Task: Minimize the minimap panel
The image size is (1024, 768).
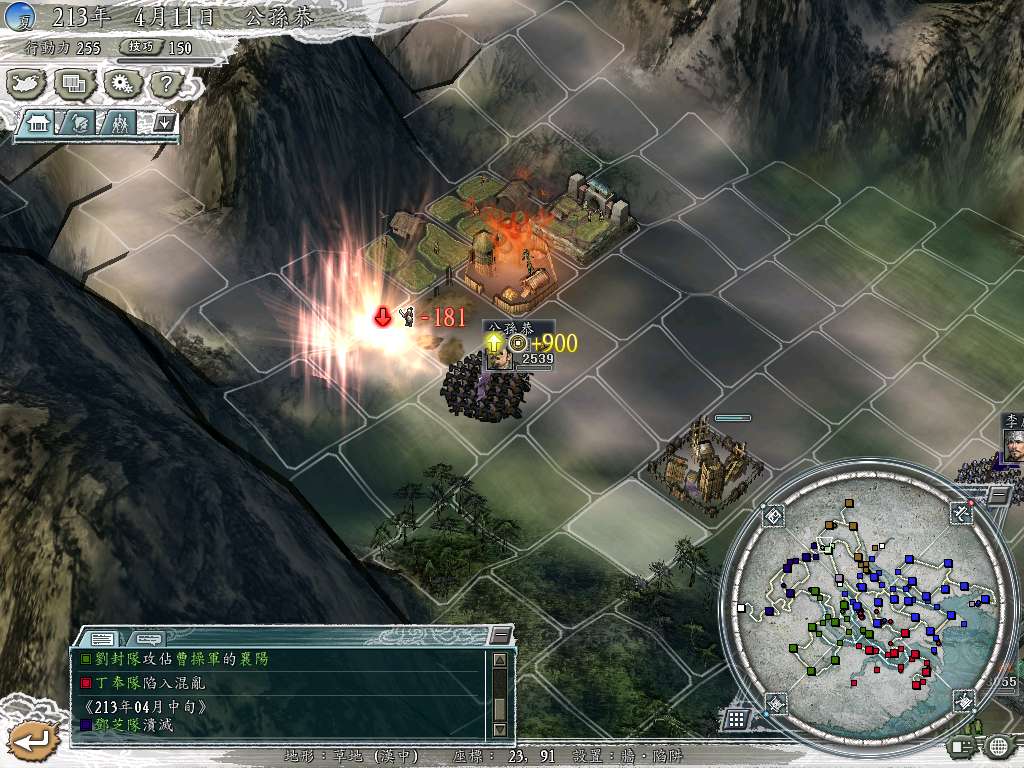Action: tap(999, 494)
